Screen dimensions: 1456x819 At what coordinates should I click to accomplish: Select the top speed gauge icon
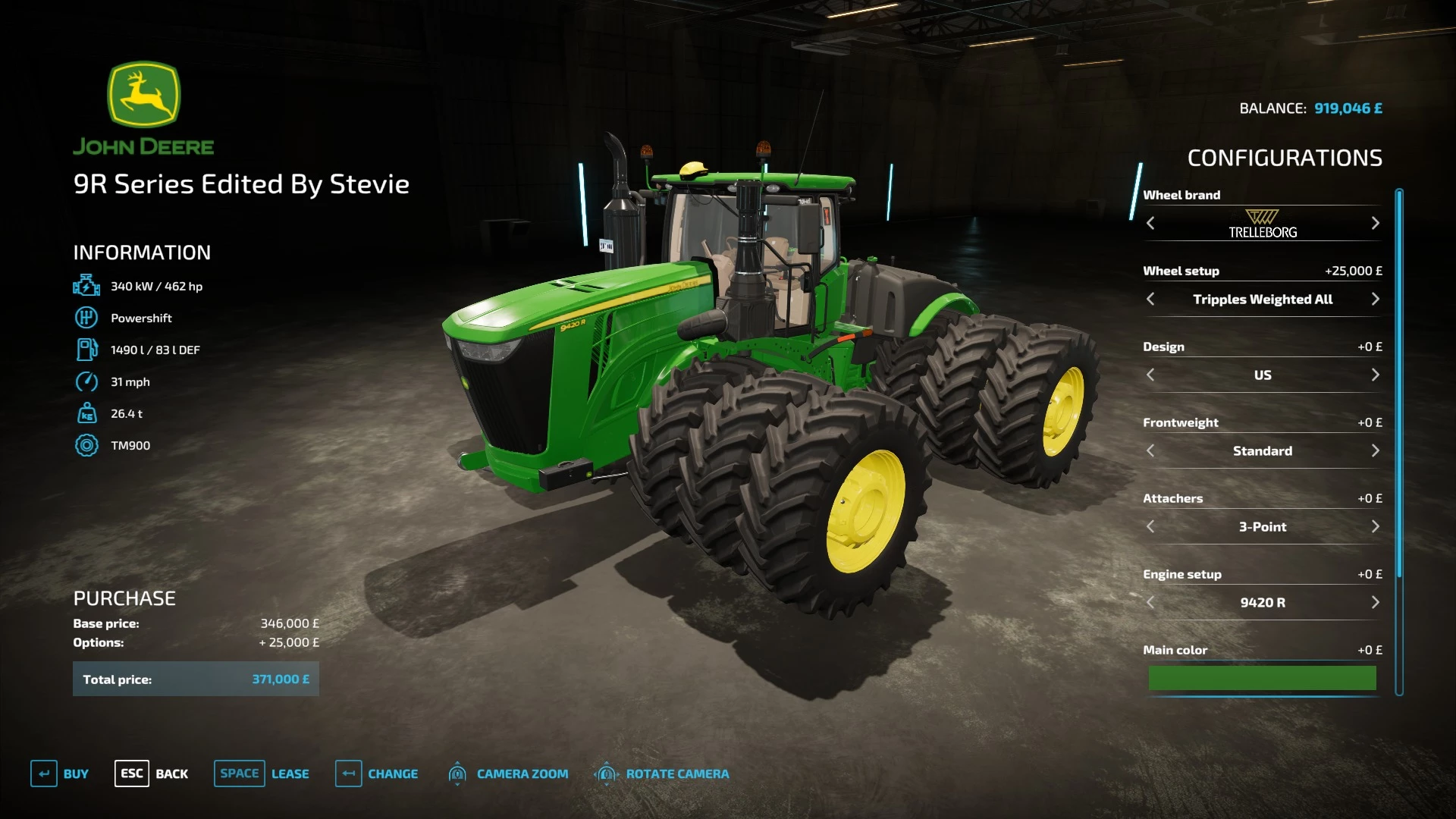(x=86, y=381)
